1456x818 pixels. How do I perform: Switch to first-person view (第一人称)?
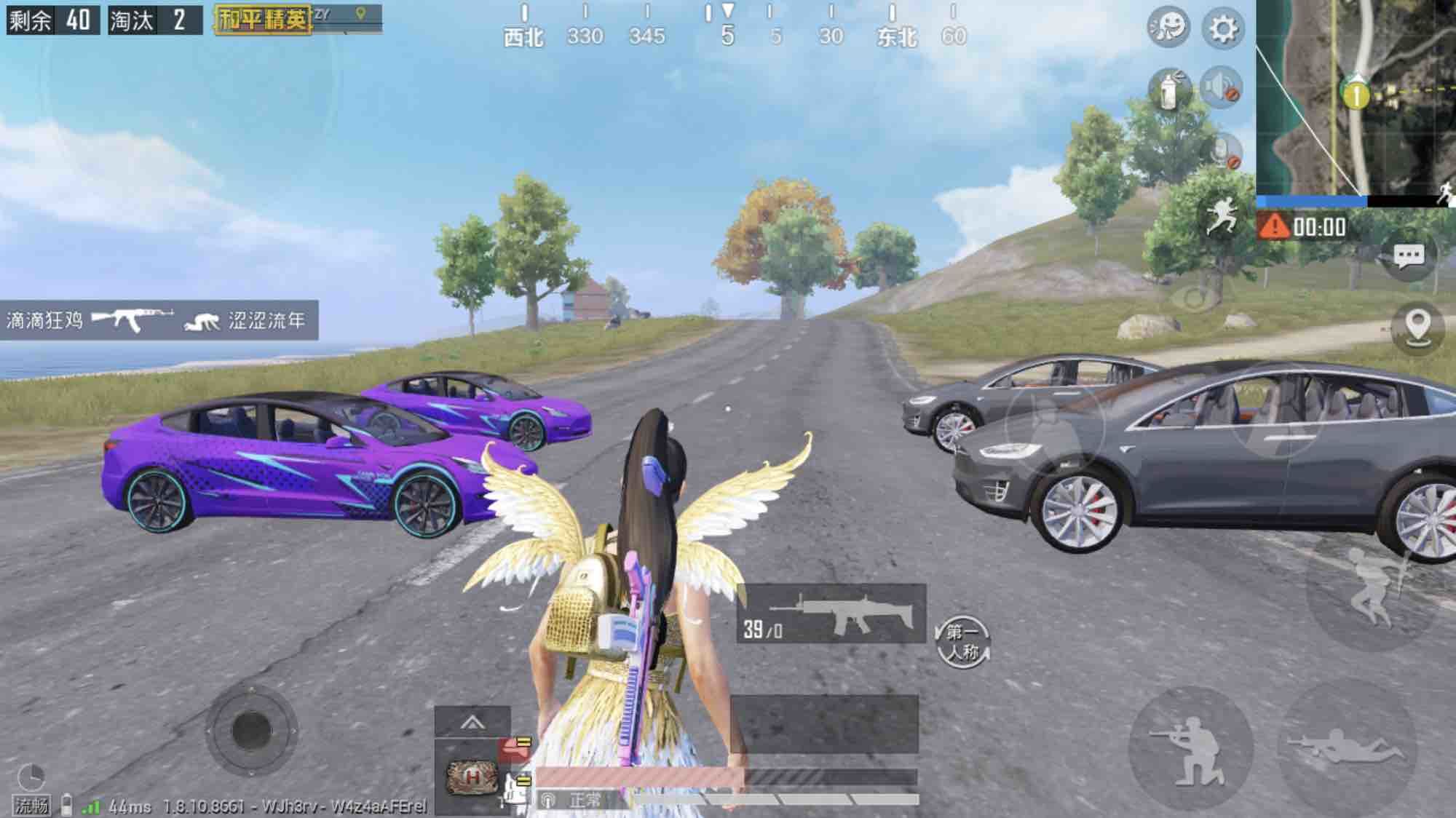coord(962,642)
